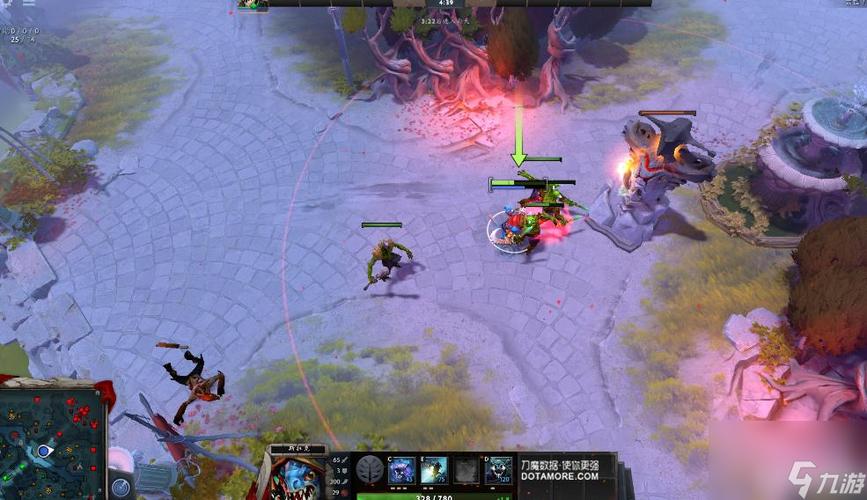Select the greyed-out third ability slot
The image size is (867, 500).
(x=465, y=470)
